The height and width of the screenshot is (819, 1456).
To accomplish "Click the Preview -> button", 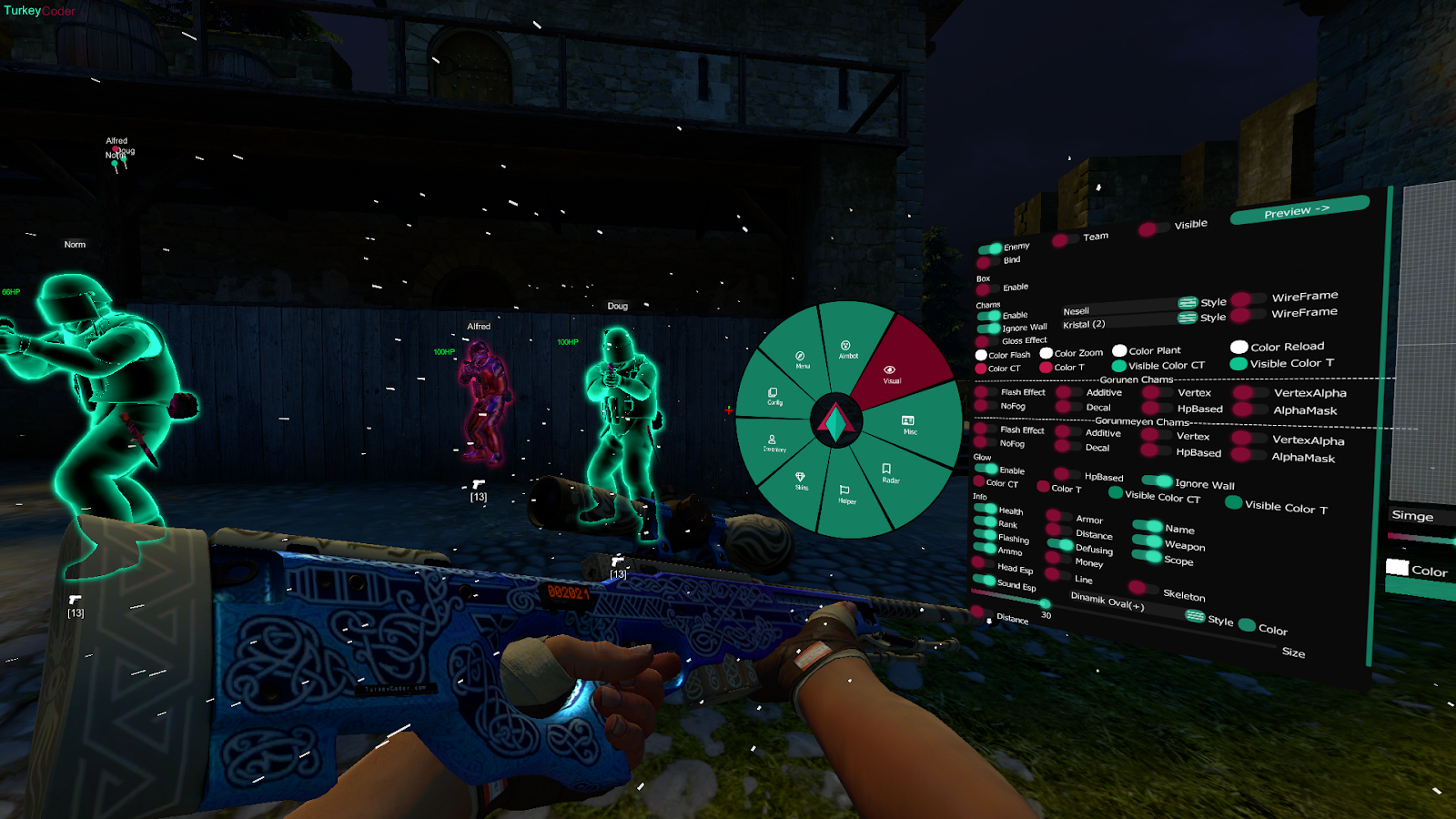I will [x=1298, y=209].
